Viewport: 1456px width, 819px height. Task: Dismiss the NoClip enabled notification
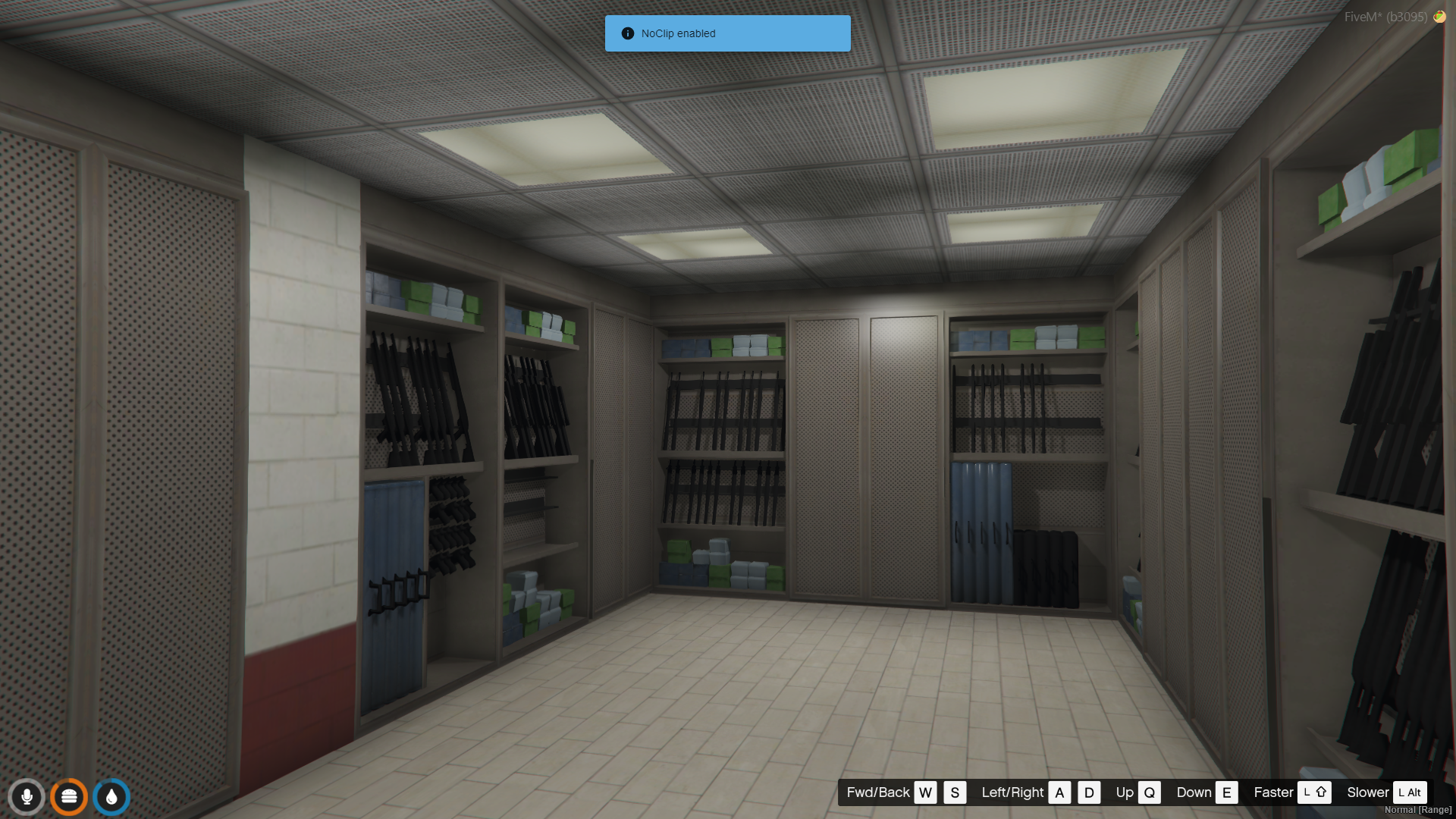[727, 33]
